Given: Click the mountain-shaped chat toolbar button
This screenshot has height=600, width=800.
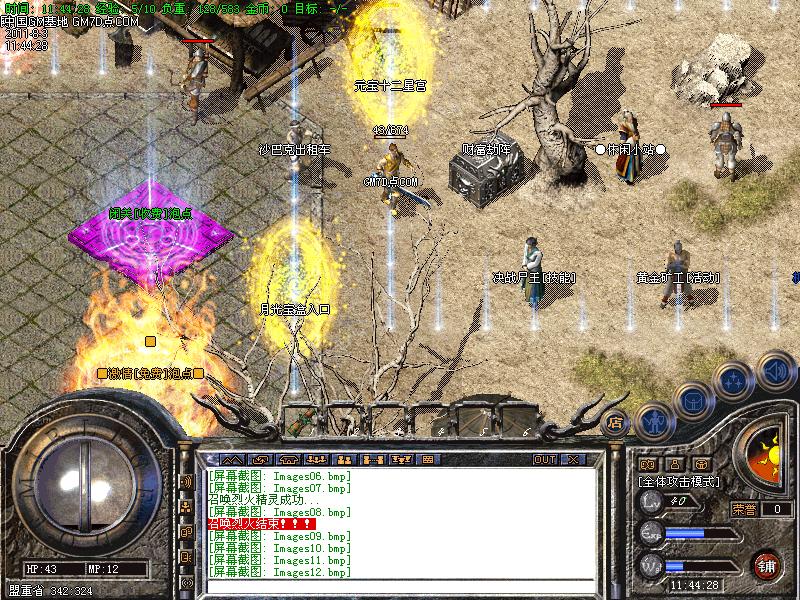Looking at the screenshot, I should point(231,459).
